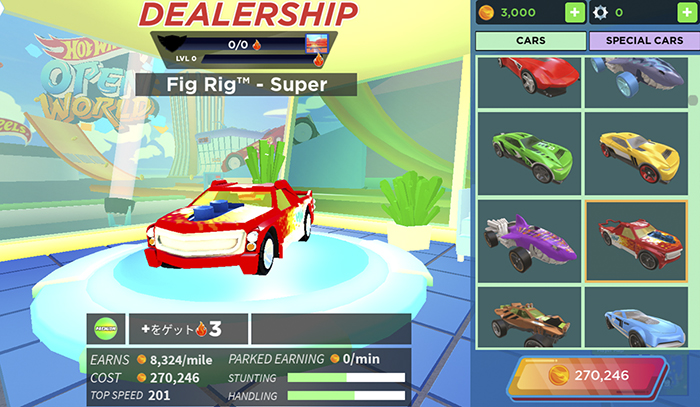Add more gears with the plus button
This screenshot has height=407, width=700.
tap(676, 13)
